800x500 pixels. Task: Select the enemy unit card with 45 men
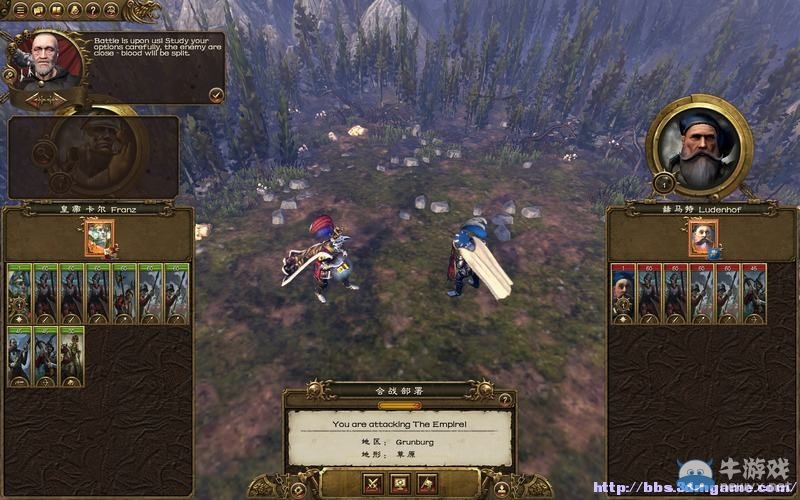coord(754,293)
